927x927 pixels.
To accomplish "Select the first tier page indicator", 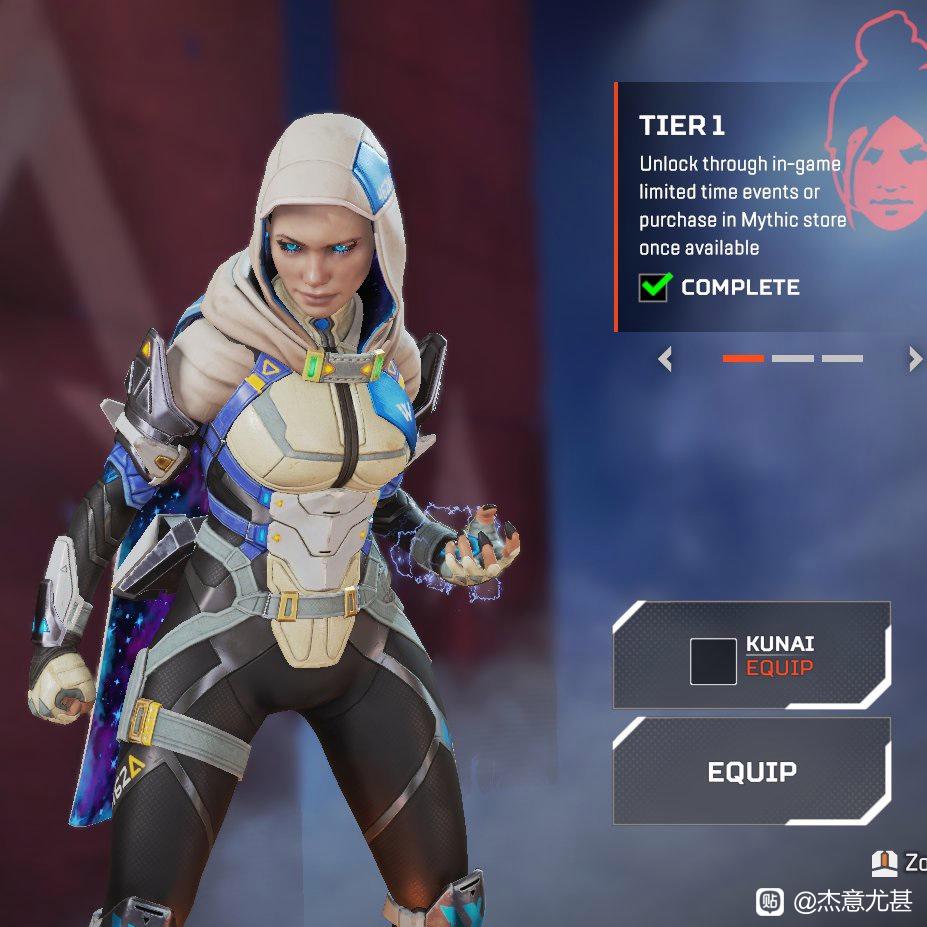I will [743, 358].
